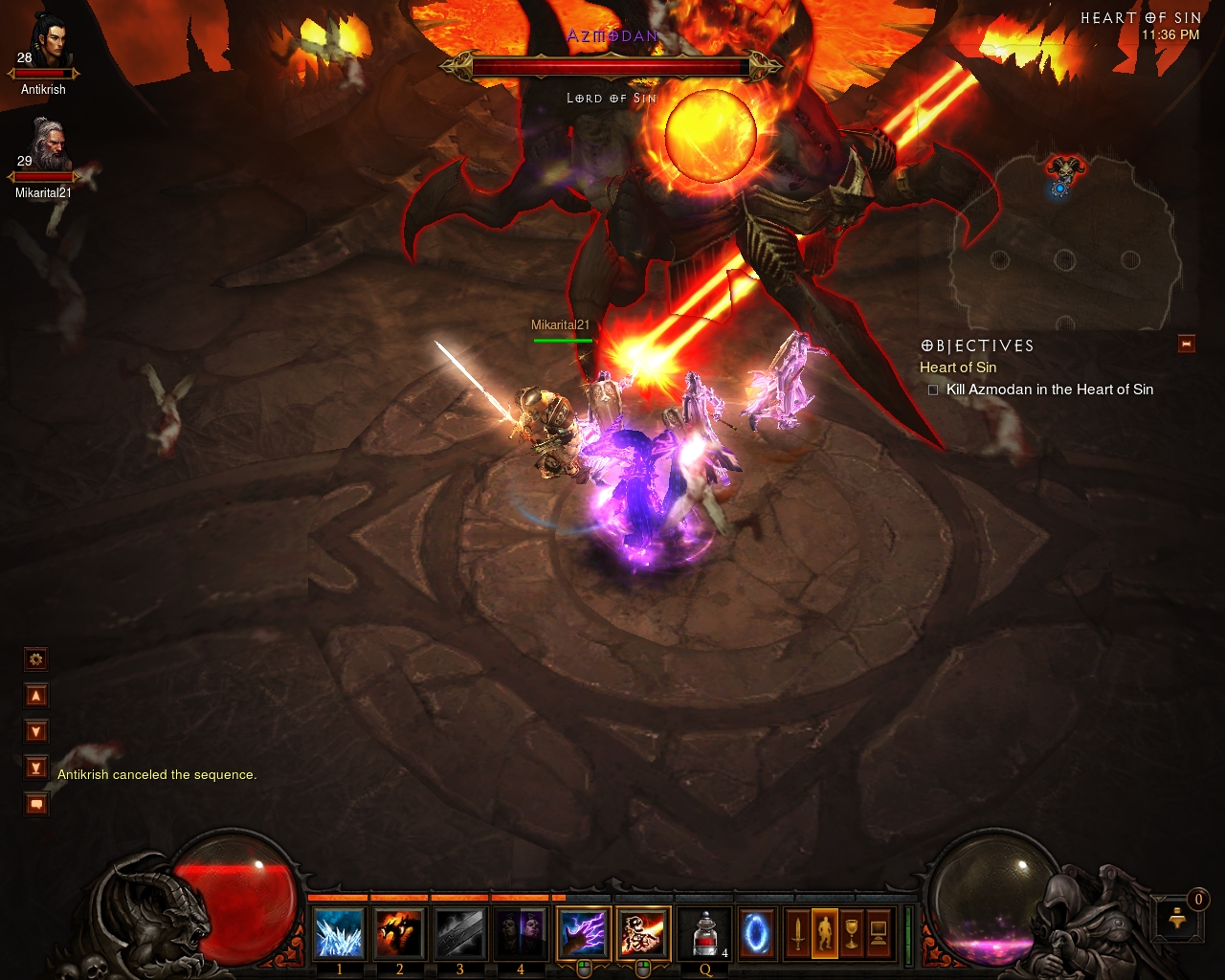This screenshot has width=1225, height=980.
Task: Open the goblet achievements button
Action: tap(851, 933)
